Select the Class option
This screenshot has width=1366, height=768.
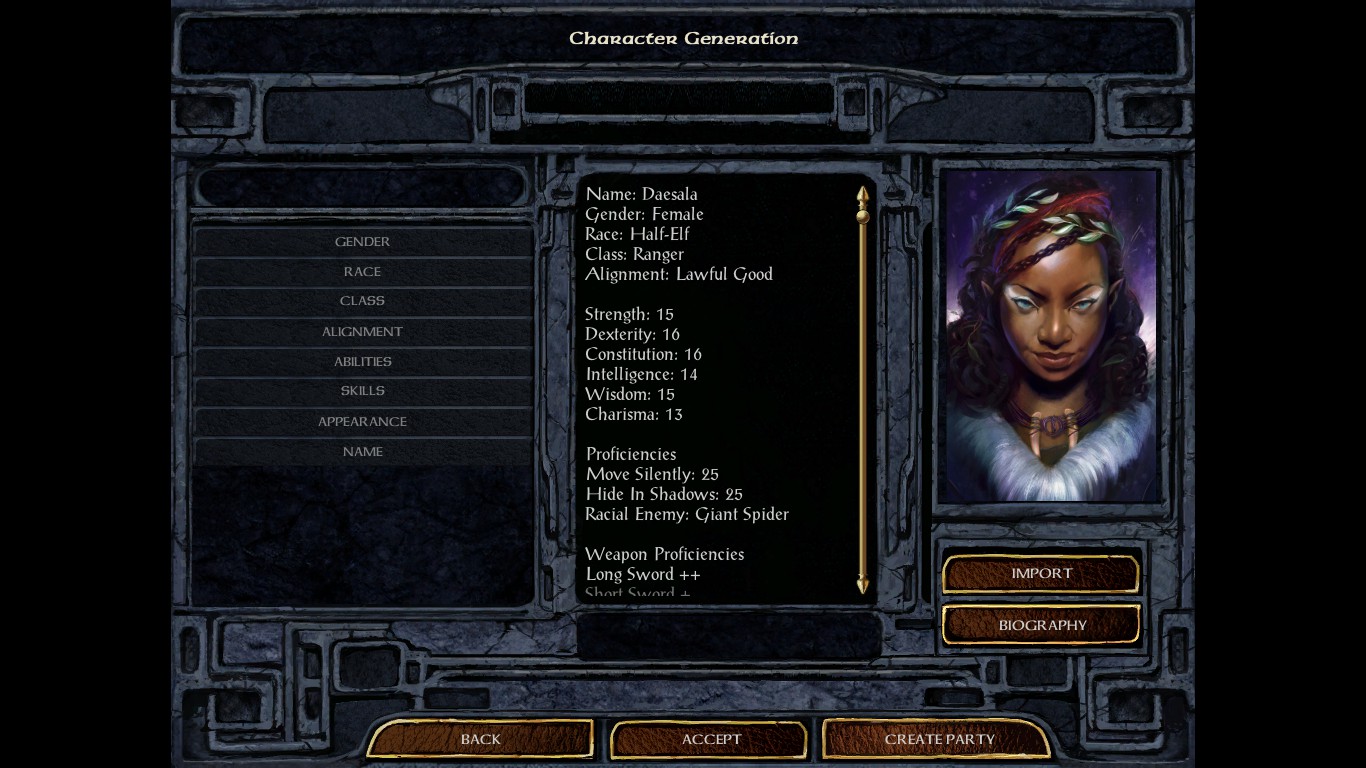[362, 301]
